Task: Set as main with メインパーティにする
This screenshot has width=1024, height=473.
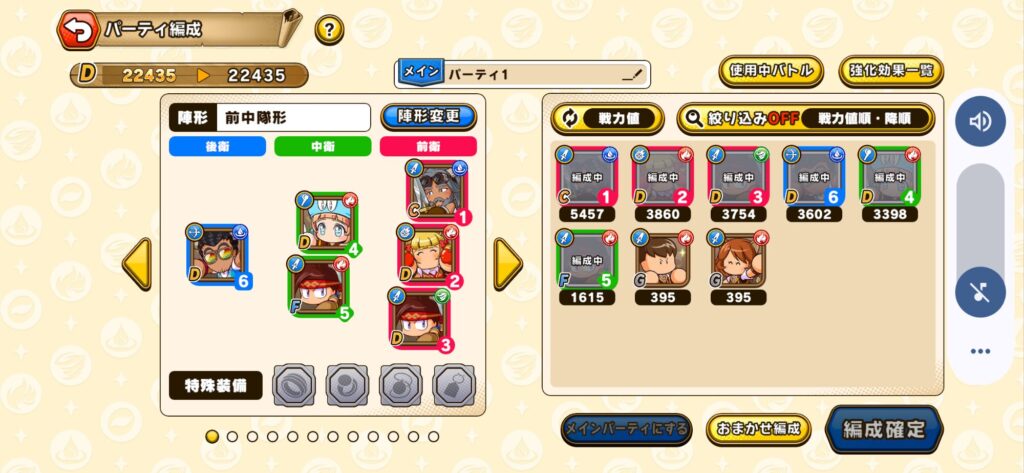Action: point(625,429)
